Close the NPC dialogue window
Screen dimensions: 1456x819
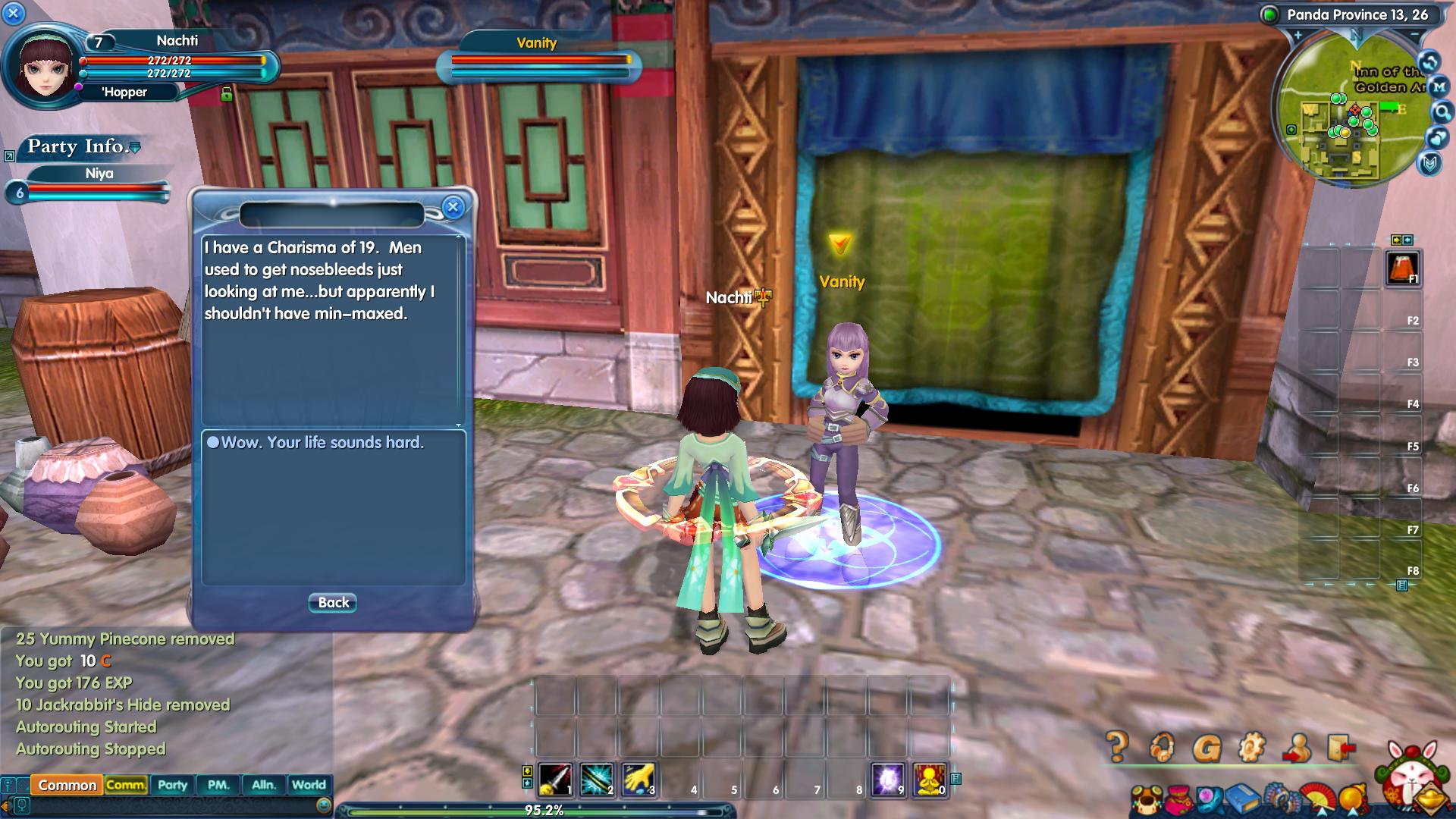point(453,207)
